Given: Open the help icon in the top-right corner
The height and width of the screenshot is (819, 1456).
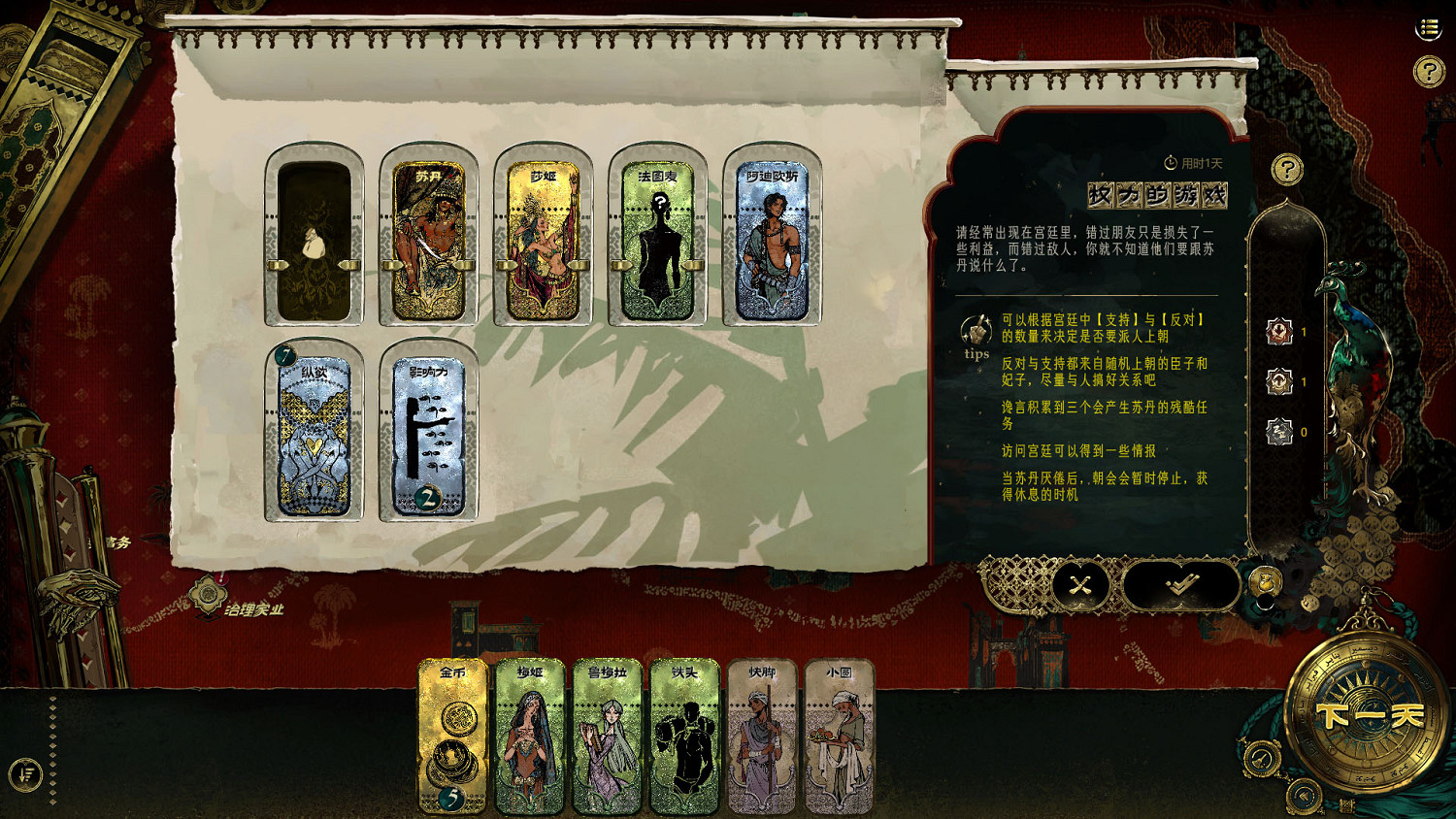Looking at the screenshot, I should [x=1428, y=69].
